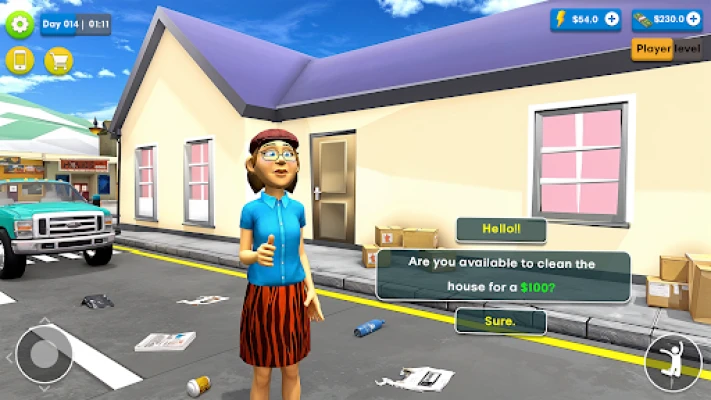This screenshot has width=711, height=400.
Task: Tap the virtual movement joystick
Action: pos(44,353)
